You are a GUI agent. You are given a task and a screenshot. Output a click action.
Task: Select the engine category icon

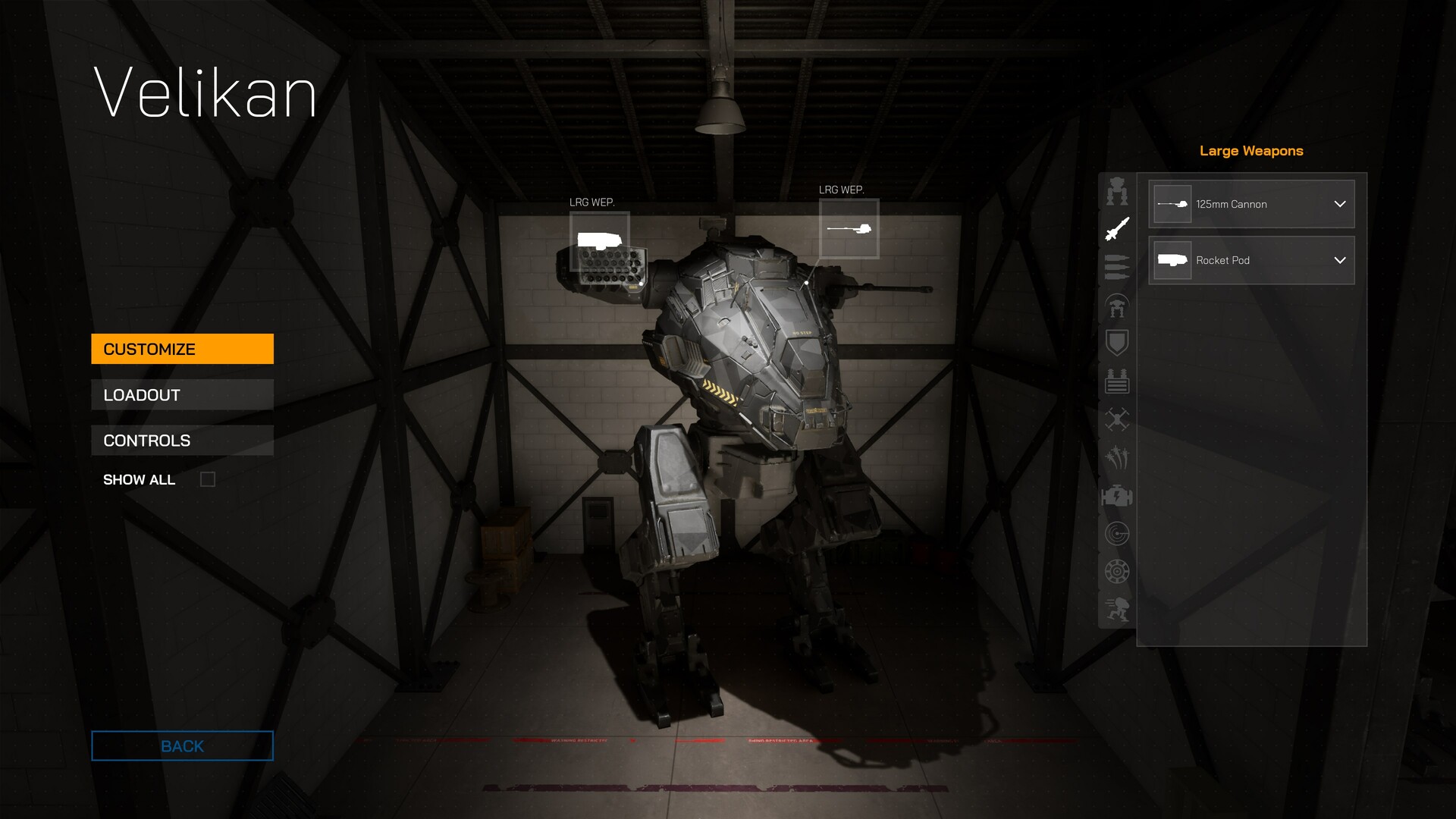[1116, 497]
